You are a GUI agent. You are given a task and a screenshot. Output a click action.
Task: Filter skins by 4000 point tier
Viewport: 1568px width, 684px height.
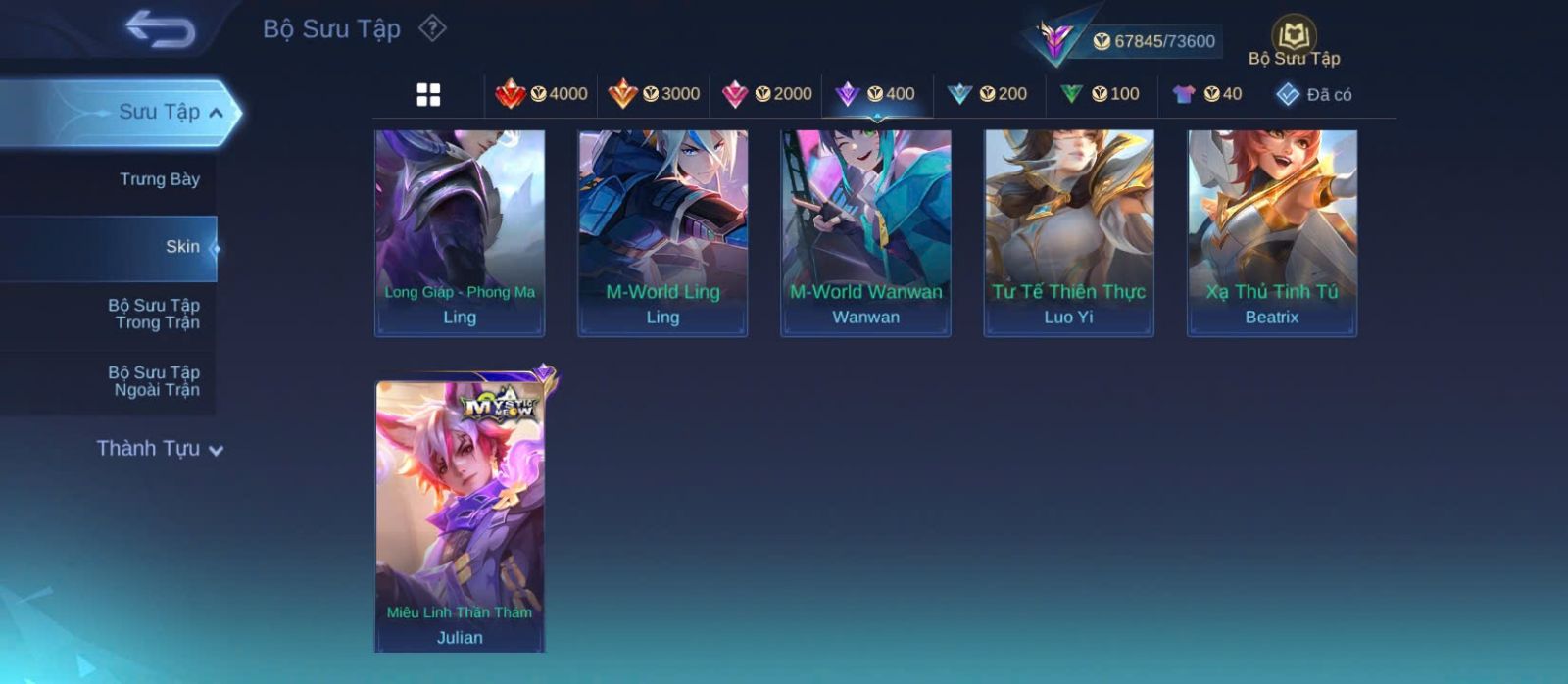click(x=541, y=94)
